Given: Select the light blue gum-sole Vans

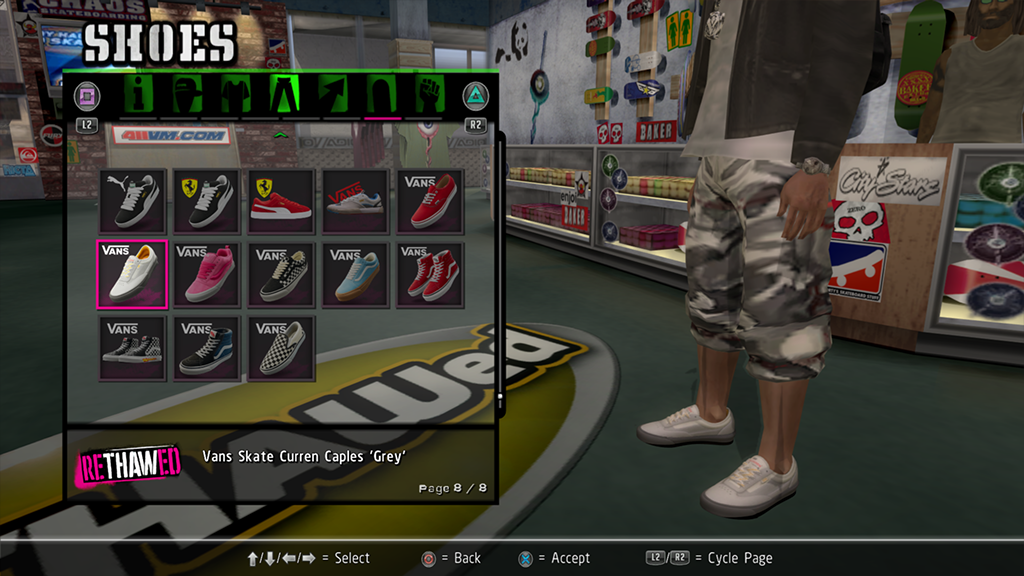Looking at the screenshot, I should coord(356,274).
